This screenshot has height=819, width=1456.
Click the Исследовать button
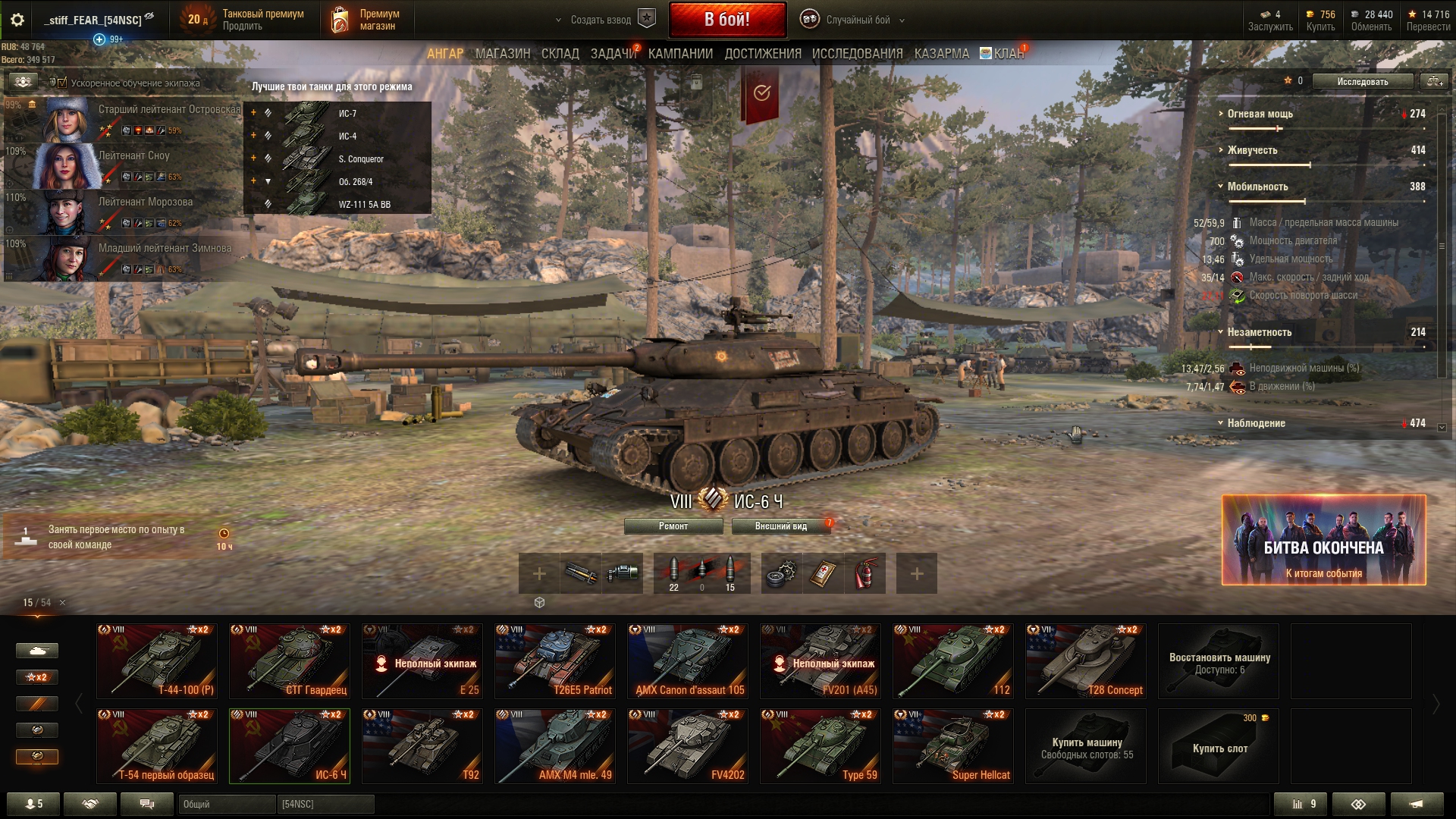click(x=1362, y=81)
